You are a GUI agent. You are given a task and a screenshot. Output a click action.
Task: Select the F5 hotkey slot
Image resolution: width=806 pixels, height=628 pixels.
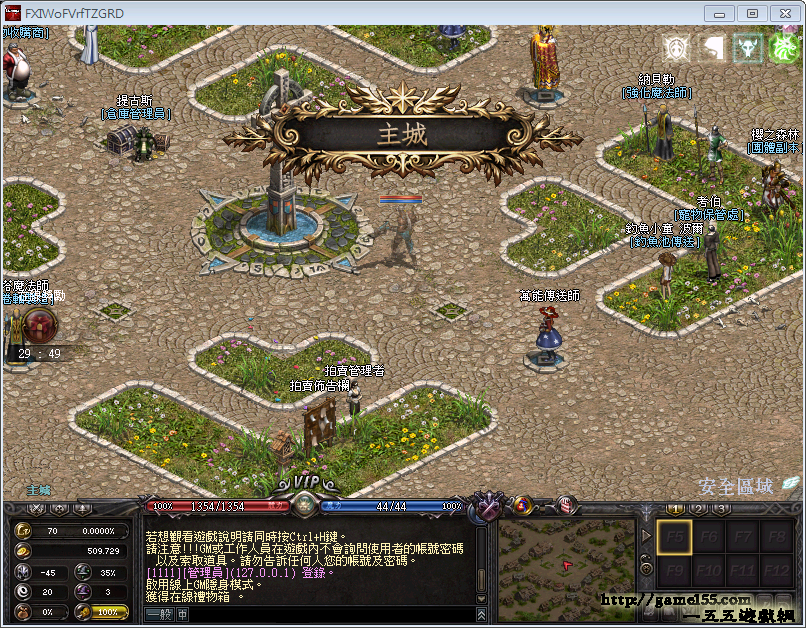click(673, 538)
